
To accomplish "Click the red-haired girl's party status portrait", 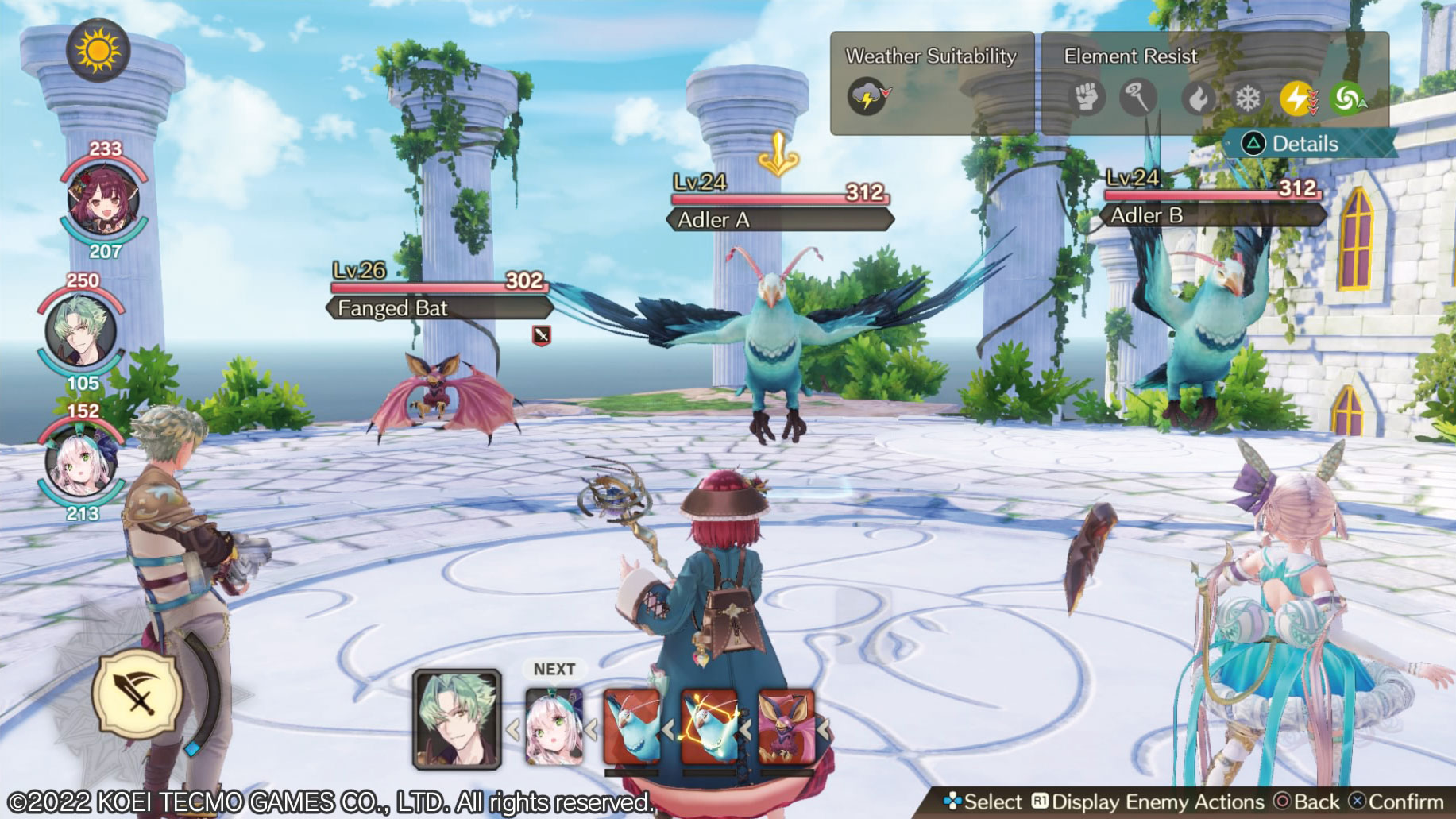I will click(x=103, y=201).
